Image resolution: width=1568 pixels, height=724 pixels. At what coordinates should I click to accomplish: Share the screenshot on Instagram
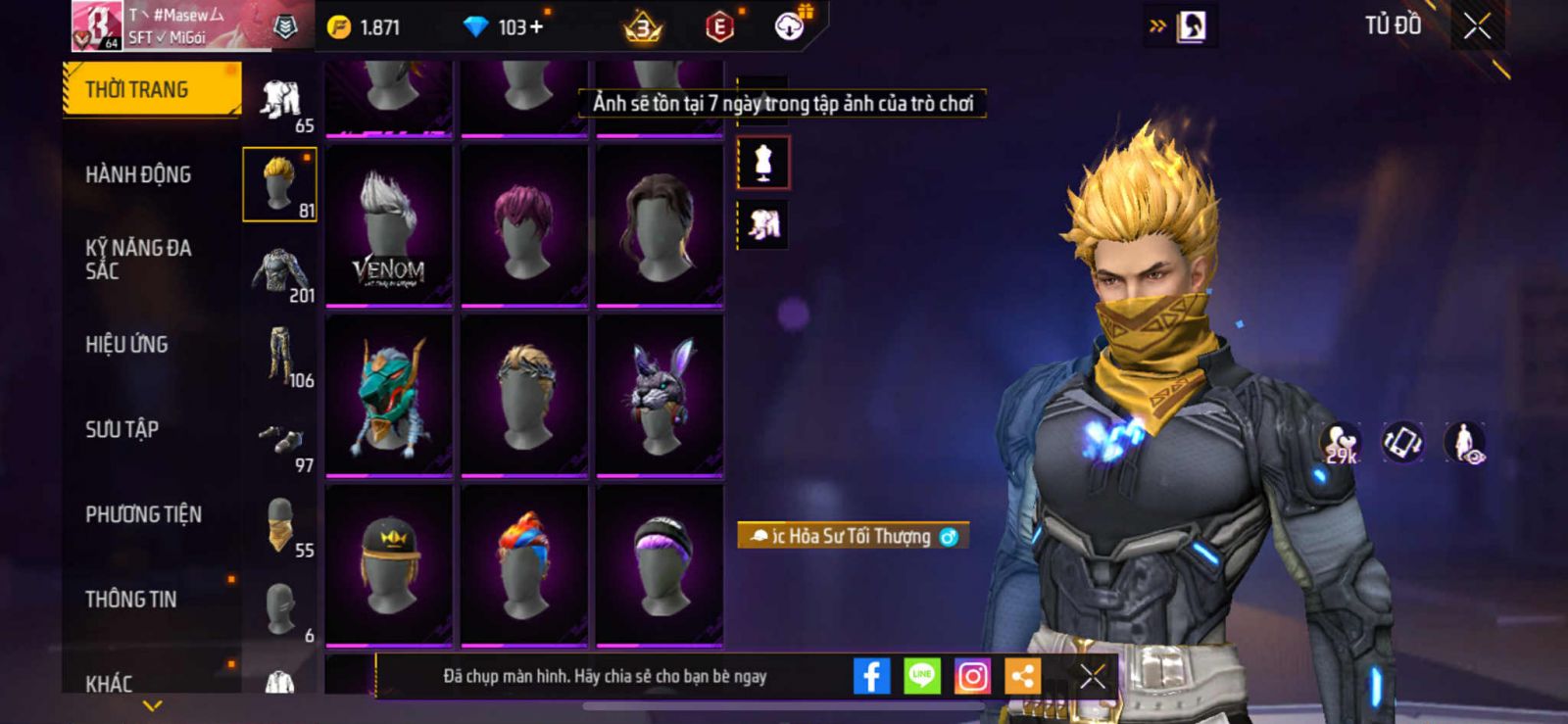click(972, 676)
